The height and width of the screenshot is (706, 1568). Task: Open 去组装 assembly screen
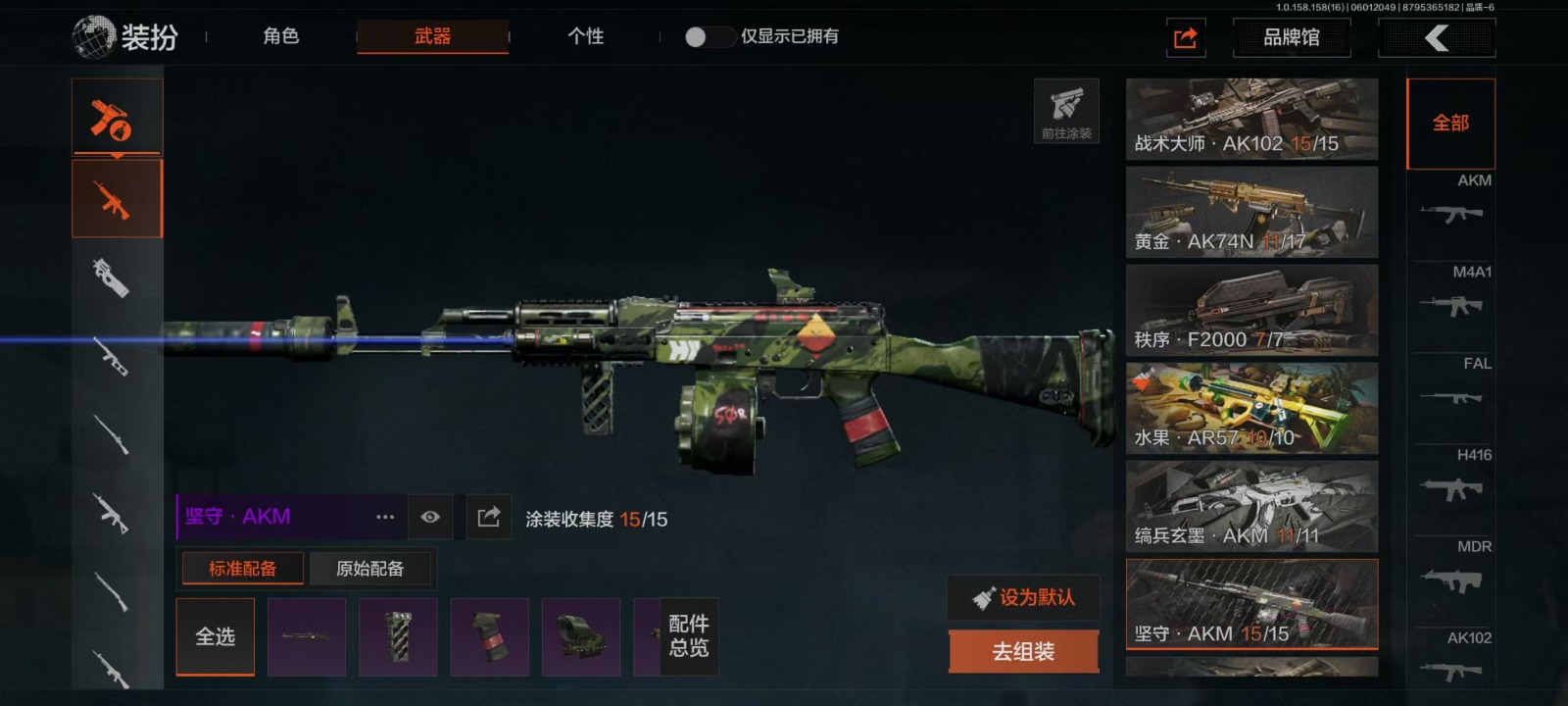coord(1023,652)
